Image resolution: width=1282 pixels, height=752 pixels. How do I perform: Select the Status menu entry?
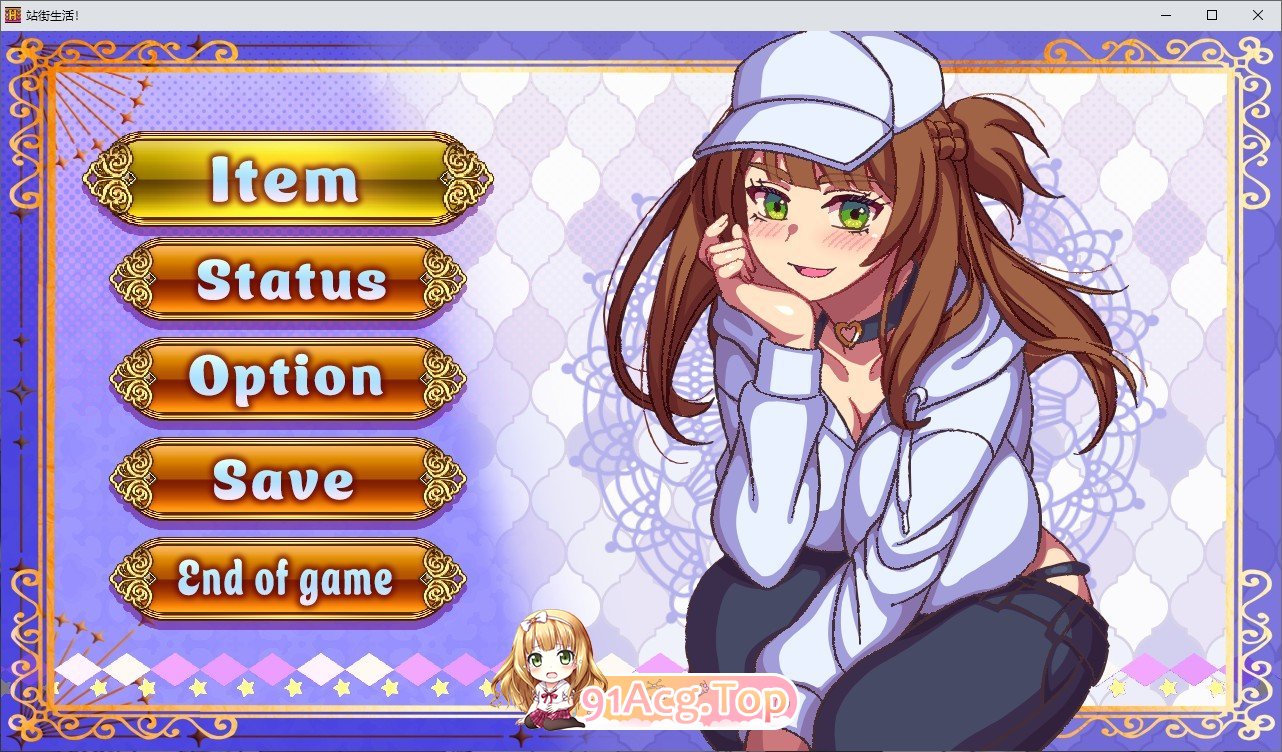pyautogui.click(x=288, y=280)
